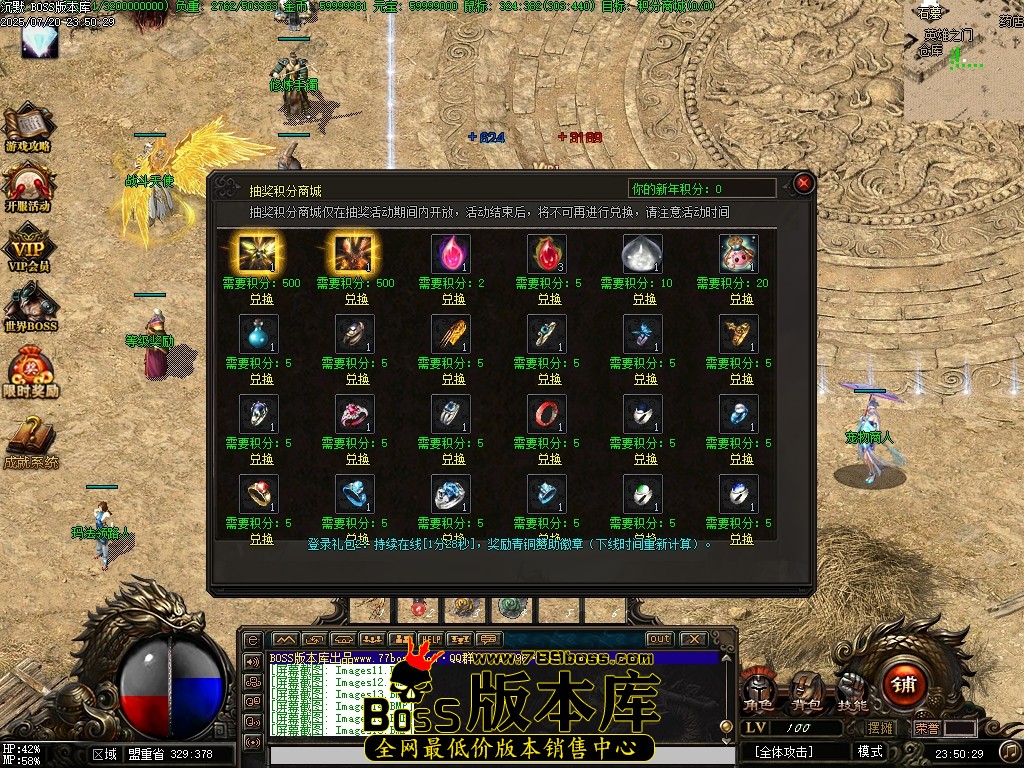Open the 角色 character sheet
This screenshot has height=768, width=1024.
tap(758, 690)
